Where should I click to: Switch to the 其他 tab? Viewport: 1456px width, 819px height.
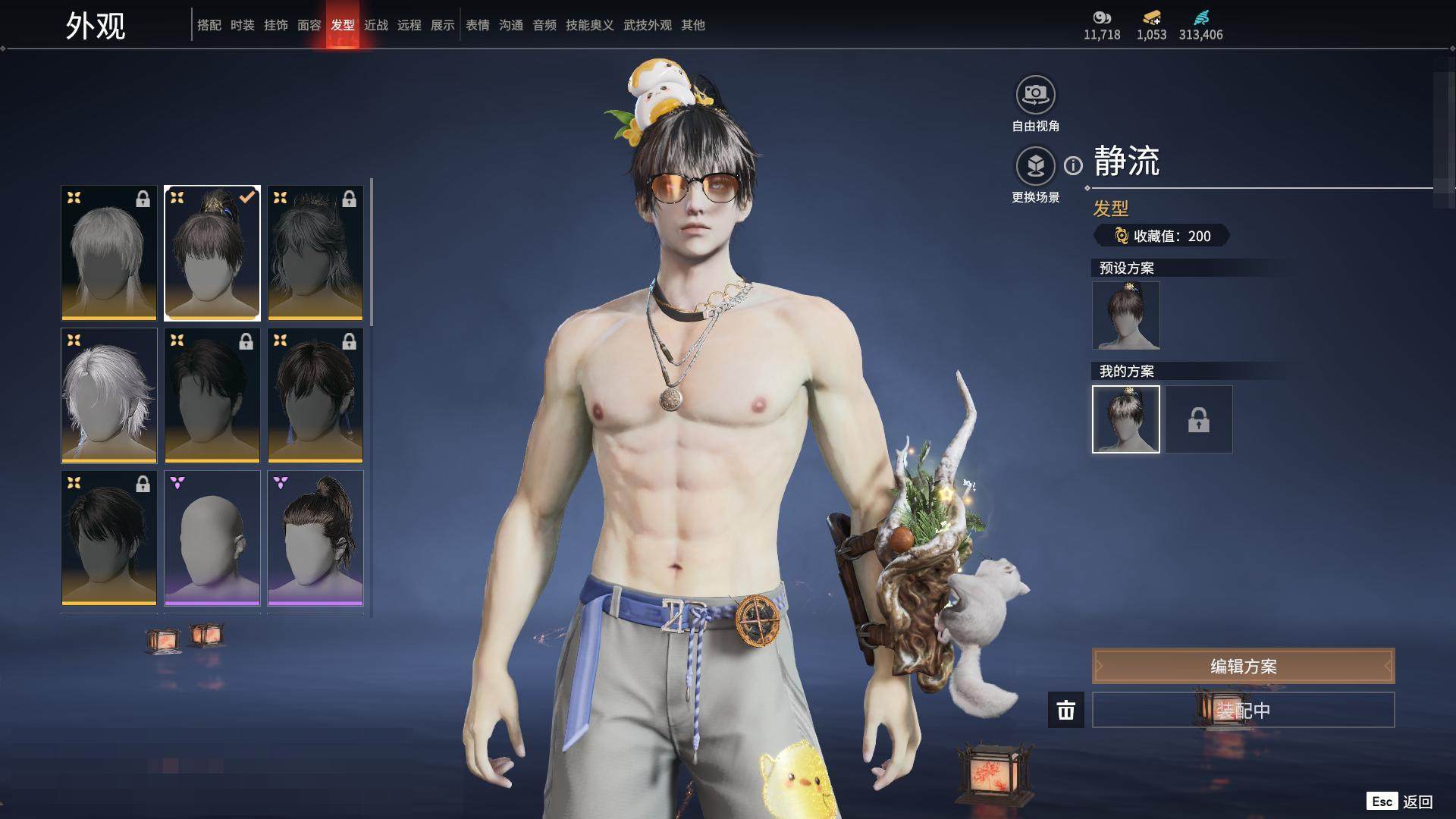(x=693, y=25)
